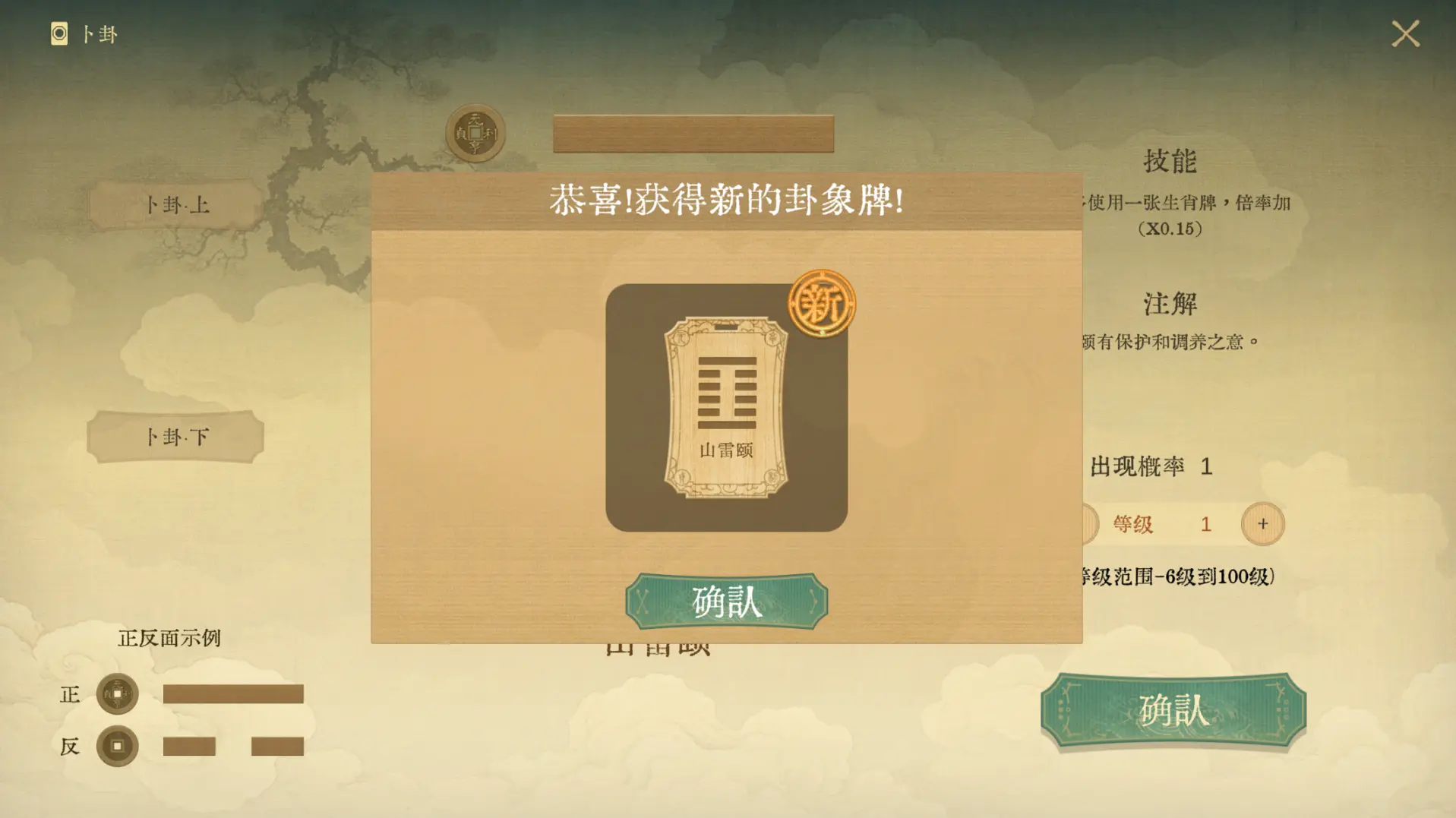Viewport: 1456px width, 818px height.
Task: Click the left chevron ornament on dialog 确认 button
Action: [x=643, y=601]
